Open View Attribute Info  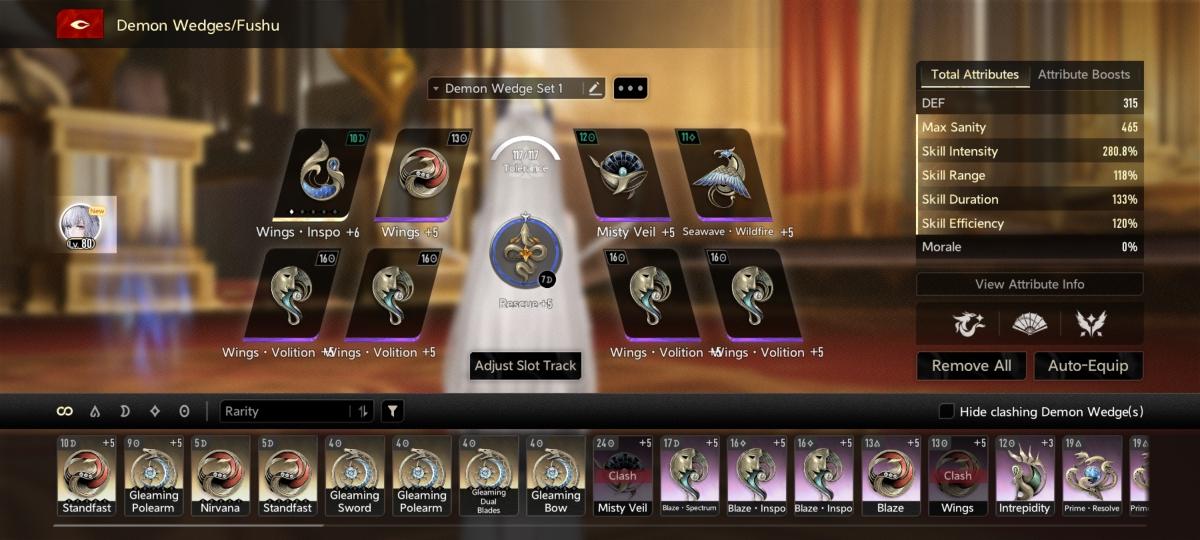pyautogui.click(x=1029, y=284)
